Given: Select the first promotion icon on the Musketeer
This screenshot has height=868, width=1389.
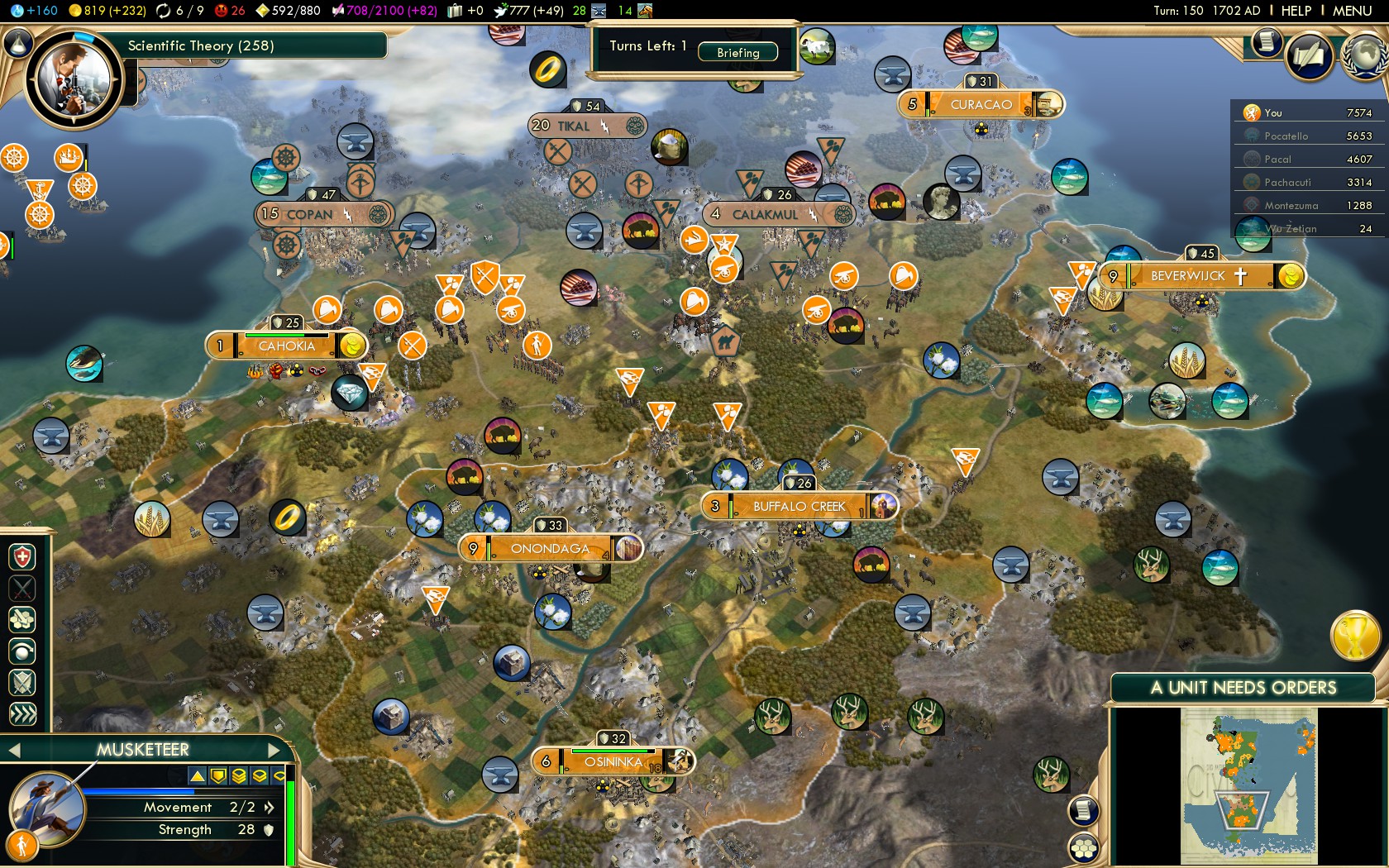Looking at the screenshot, I should pos(198,776).
